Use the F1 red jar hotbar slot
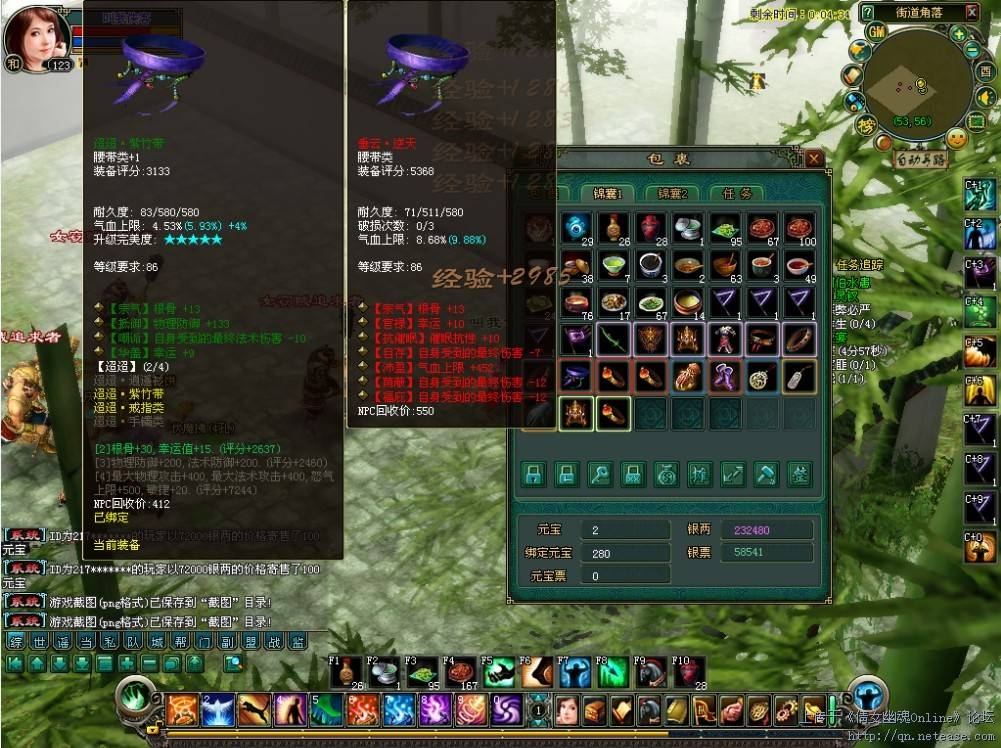 tap(345, 673)
